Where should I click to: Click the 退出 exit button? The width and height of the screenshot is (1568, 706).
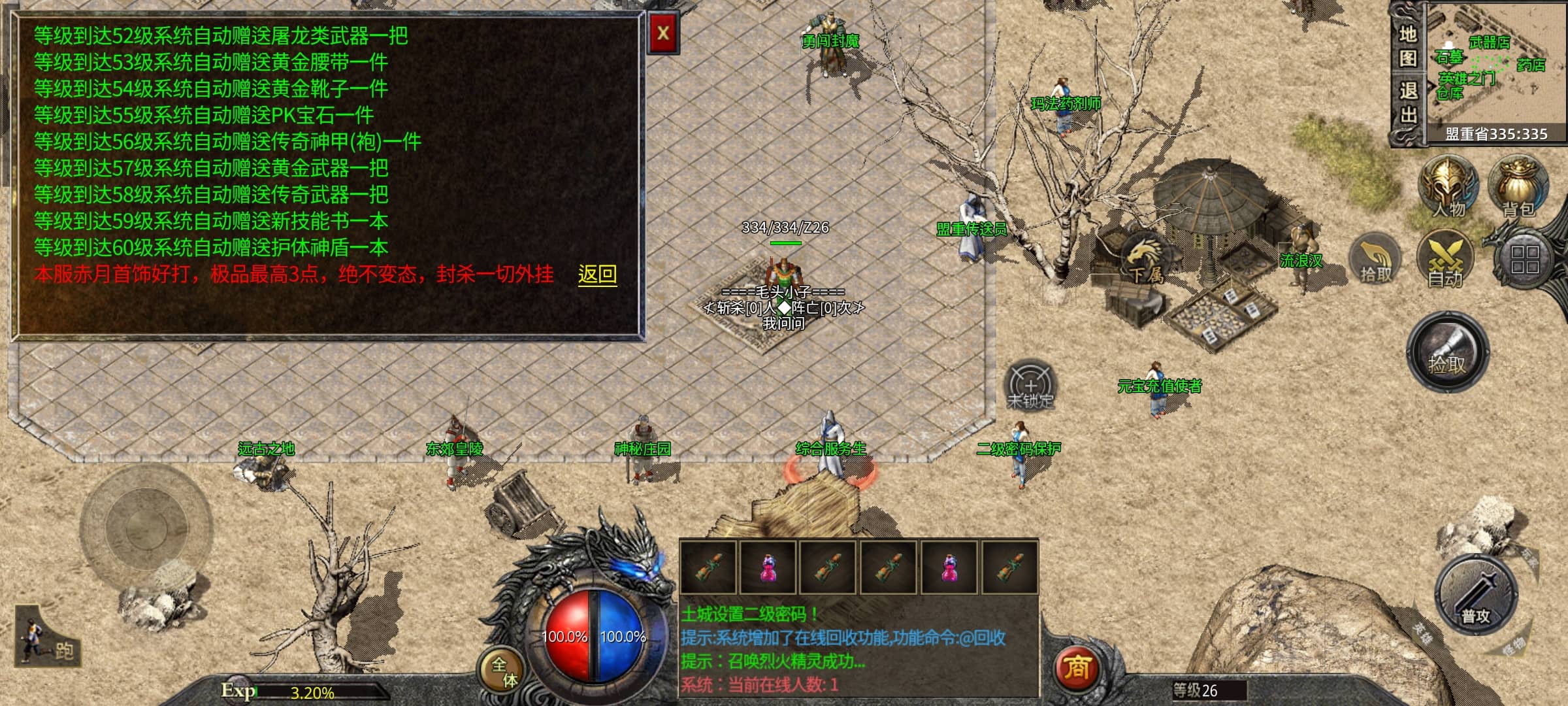tap(1408, 103)
